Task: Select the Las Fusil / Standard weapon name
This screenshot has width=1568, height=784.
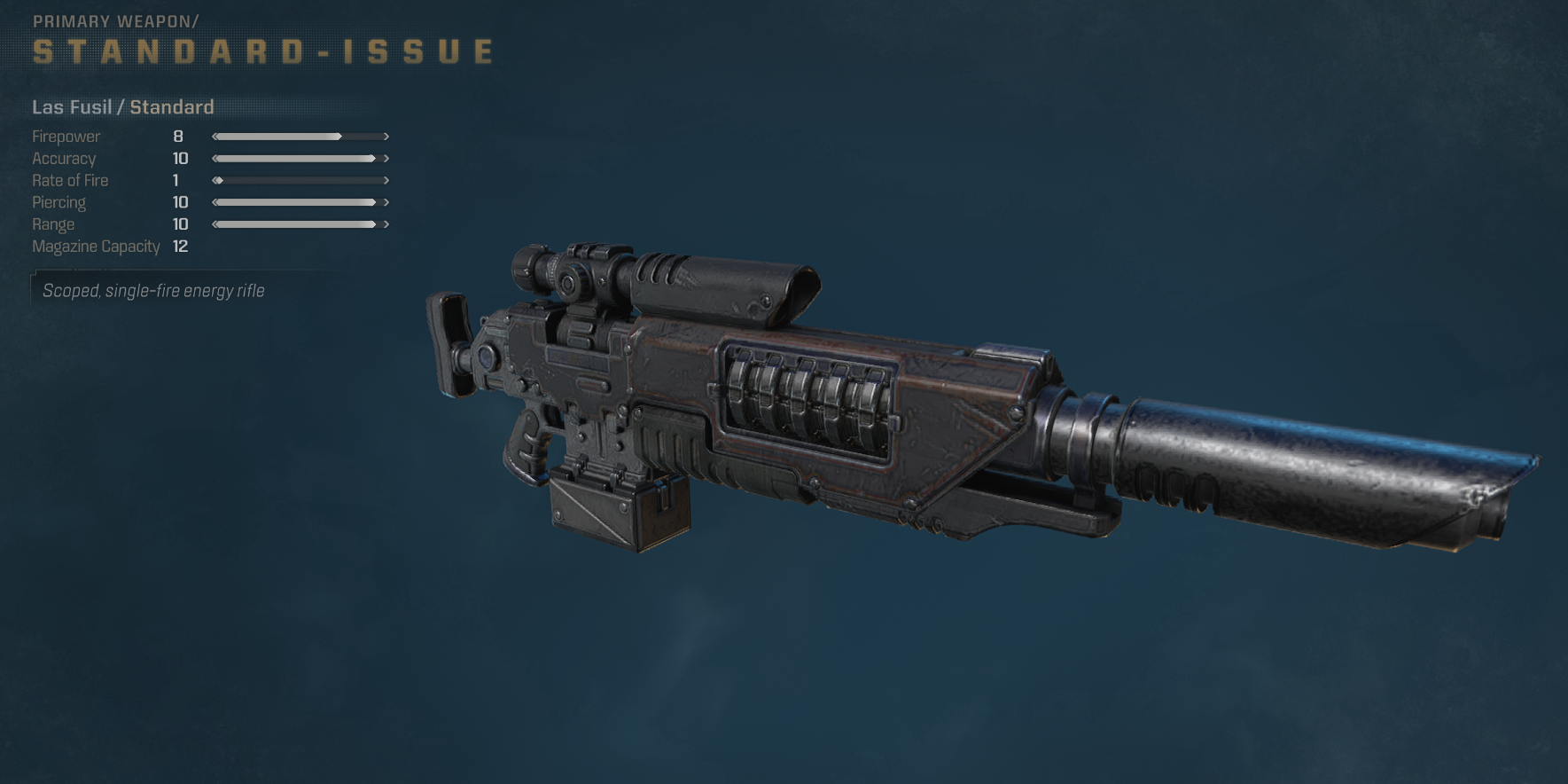Action: coord(122,106)
